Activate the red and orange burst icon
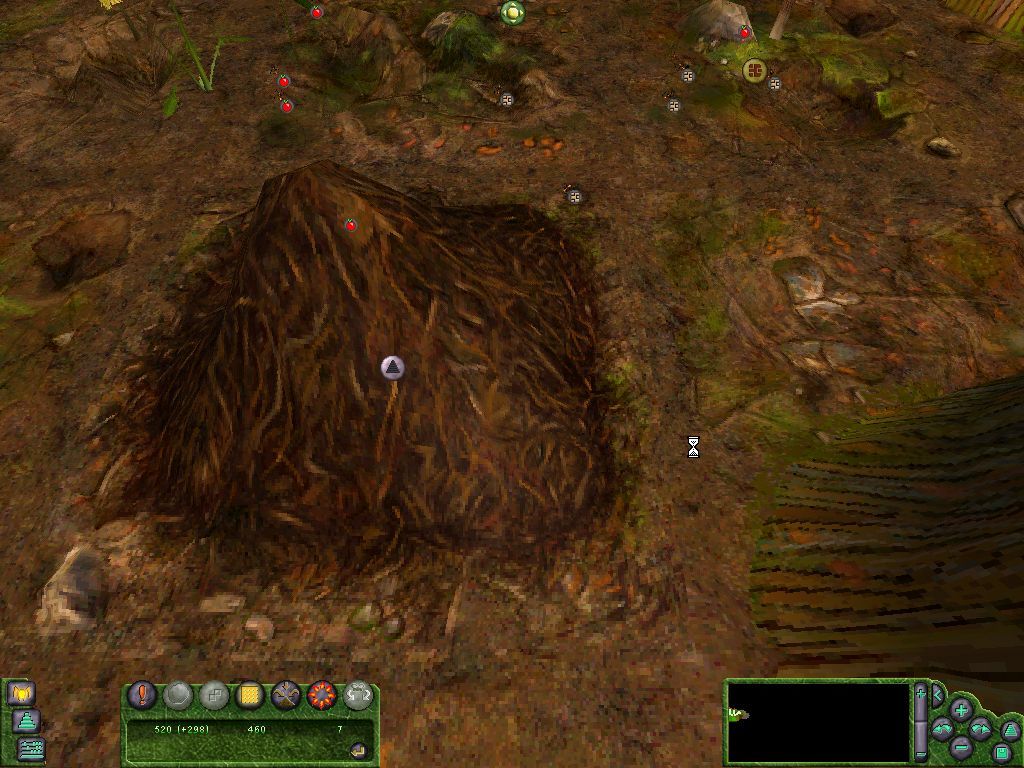The width and height of the screenshot is (1024, 768). pyautogui.click(x=321, y=694)
